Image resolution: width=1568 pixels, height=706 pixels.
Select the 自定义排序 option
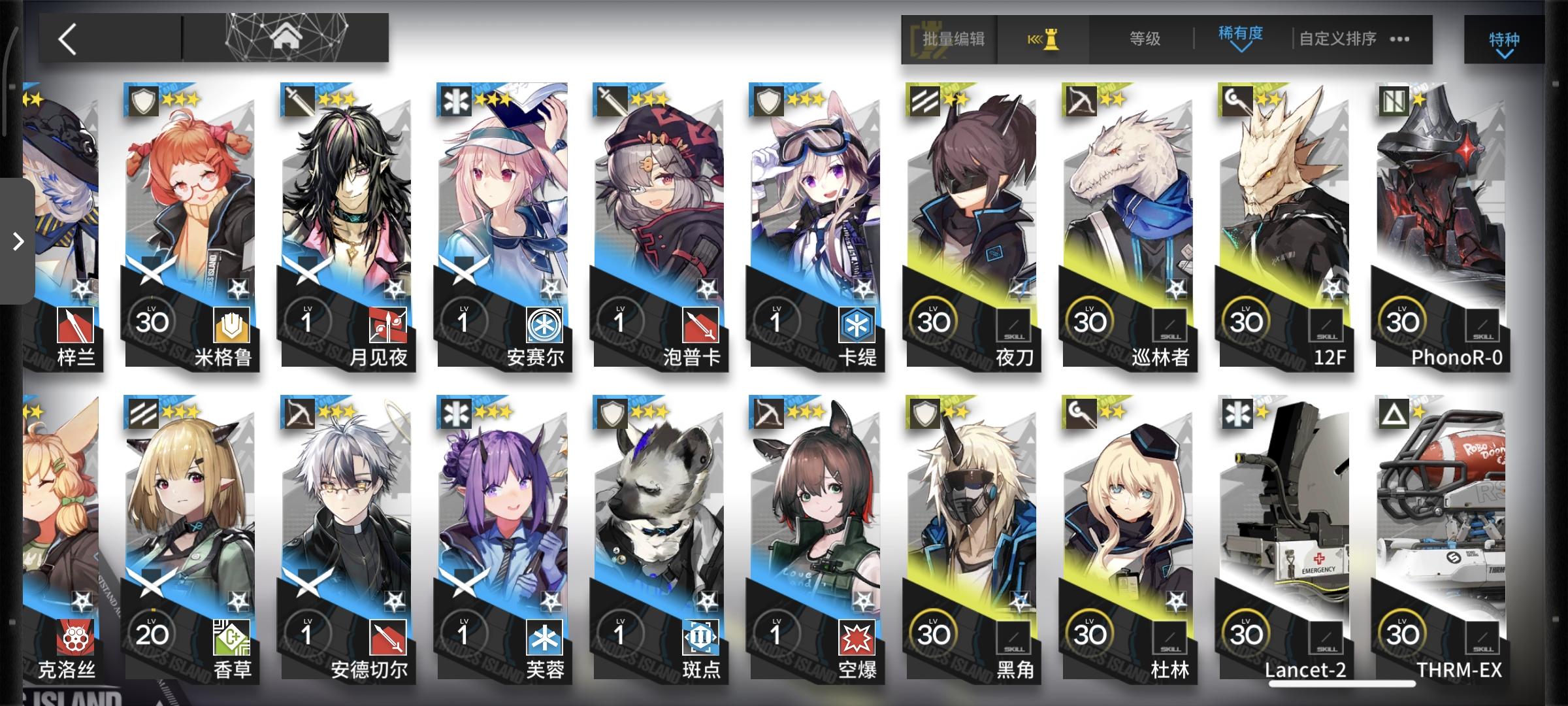[1337, 39]
